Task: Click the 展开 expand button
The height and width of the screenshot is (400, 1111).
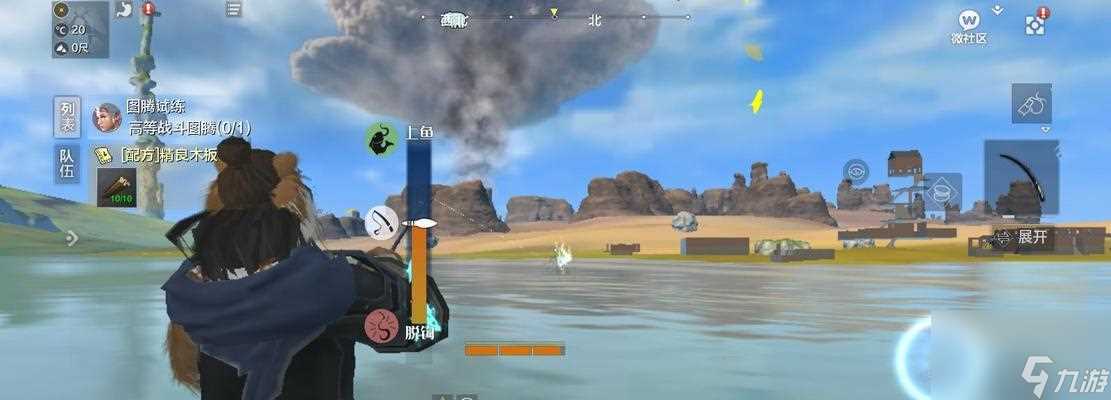Action: (x=1025, y=237)
